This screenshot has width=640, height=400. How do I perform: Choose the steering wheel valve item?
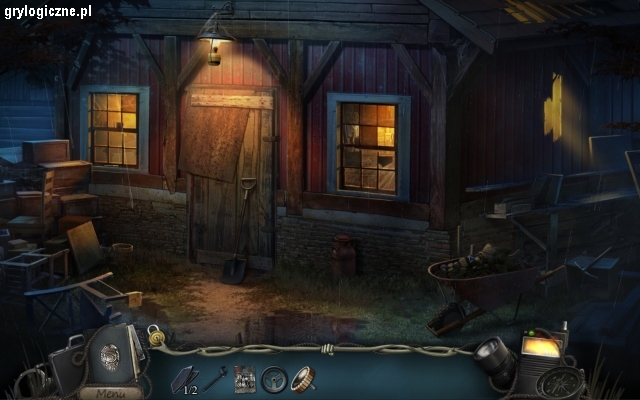coord(273,379)
